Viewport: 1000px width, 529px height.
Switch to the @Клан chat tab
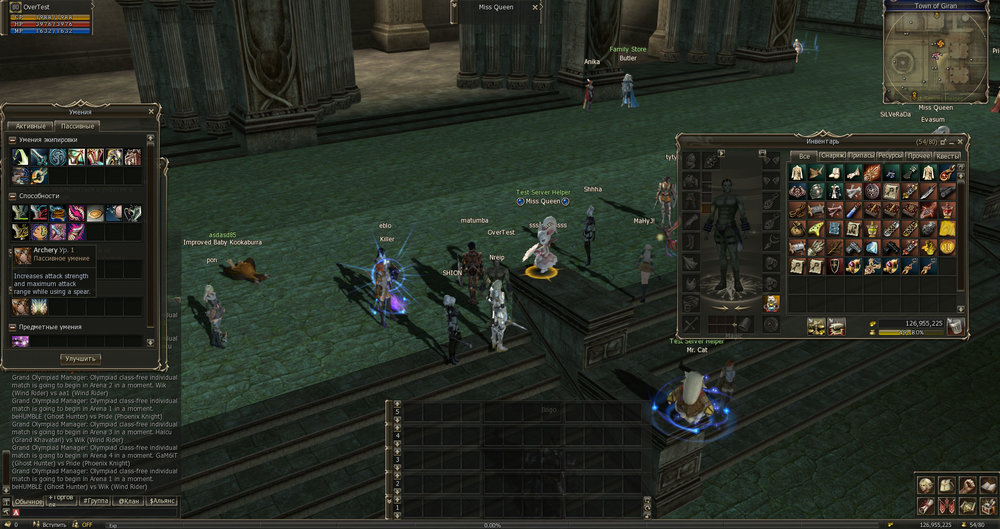[128, 500]
